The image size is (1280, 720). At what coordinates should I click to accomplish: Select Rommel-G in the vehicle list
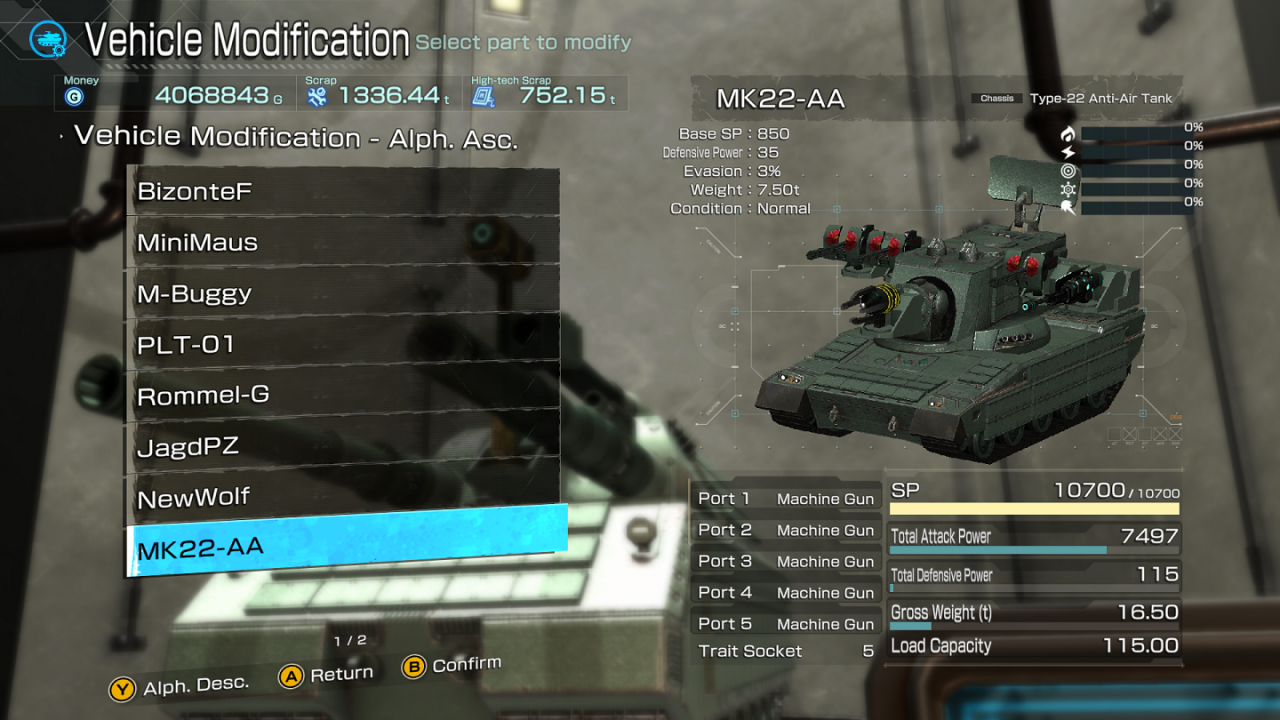coord(343,395)
